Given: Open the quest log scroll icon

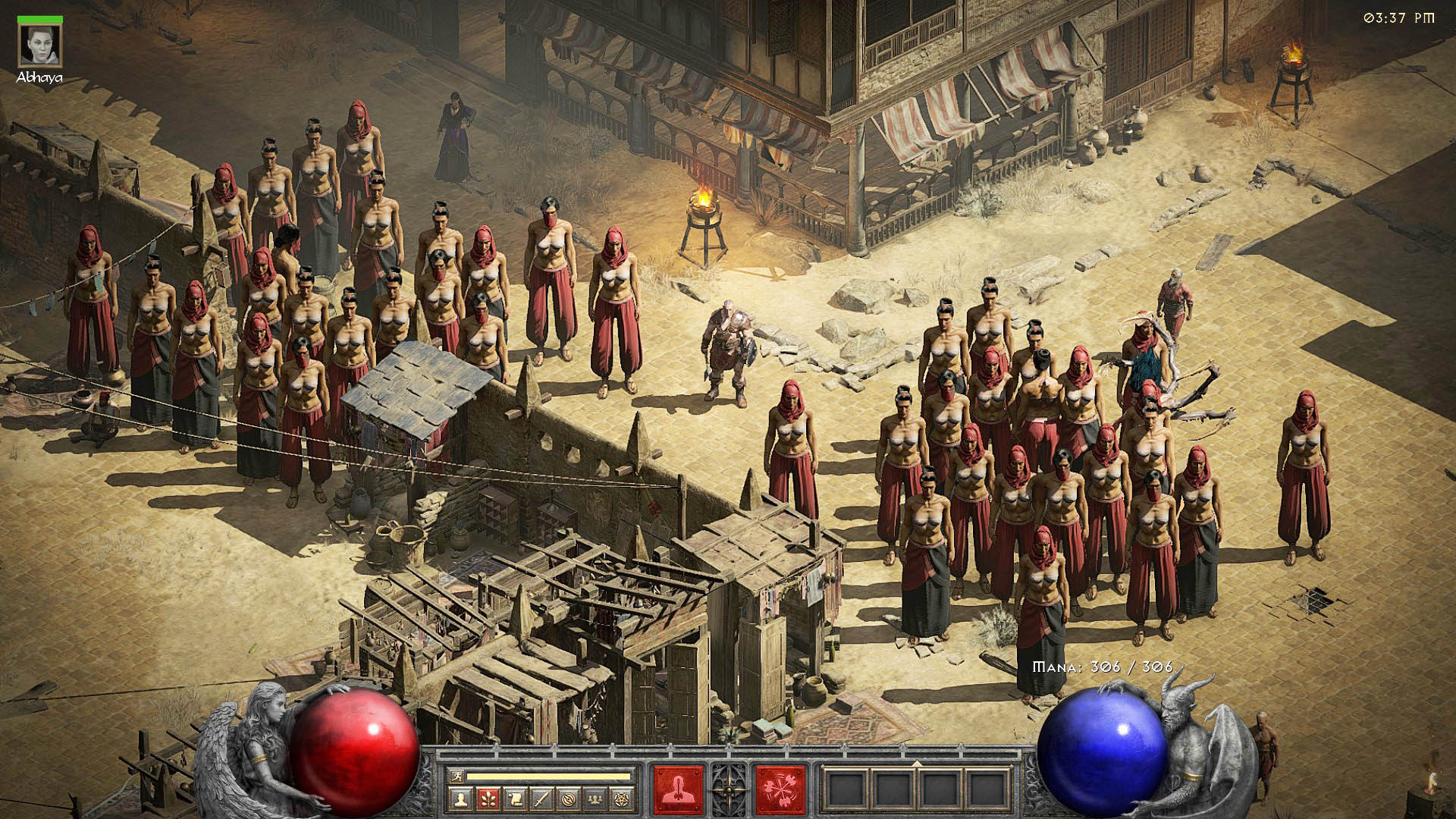Looking at the screenshot, I should [x=514, y=799].
